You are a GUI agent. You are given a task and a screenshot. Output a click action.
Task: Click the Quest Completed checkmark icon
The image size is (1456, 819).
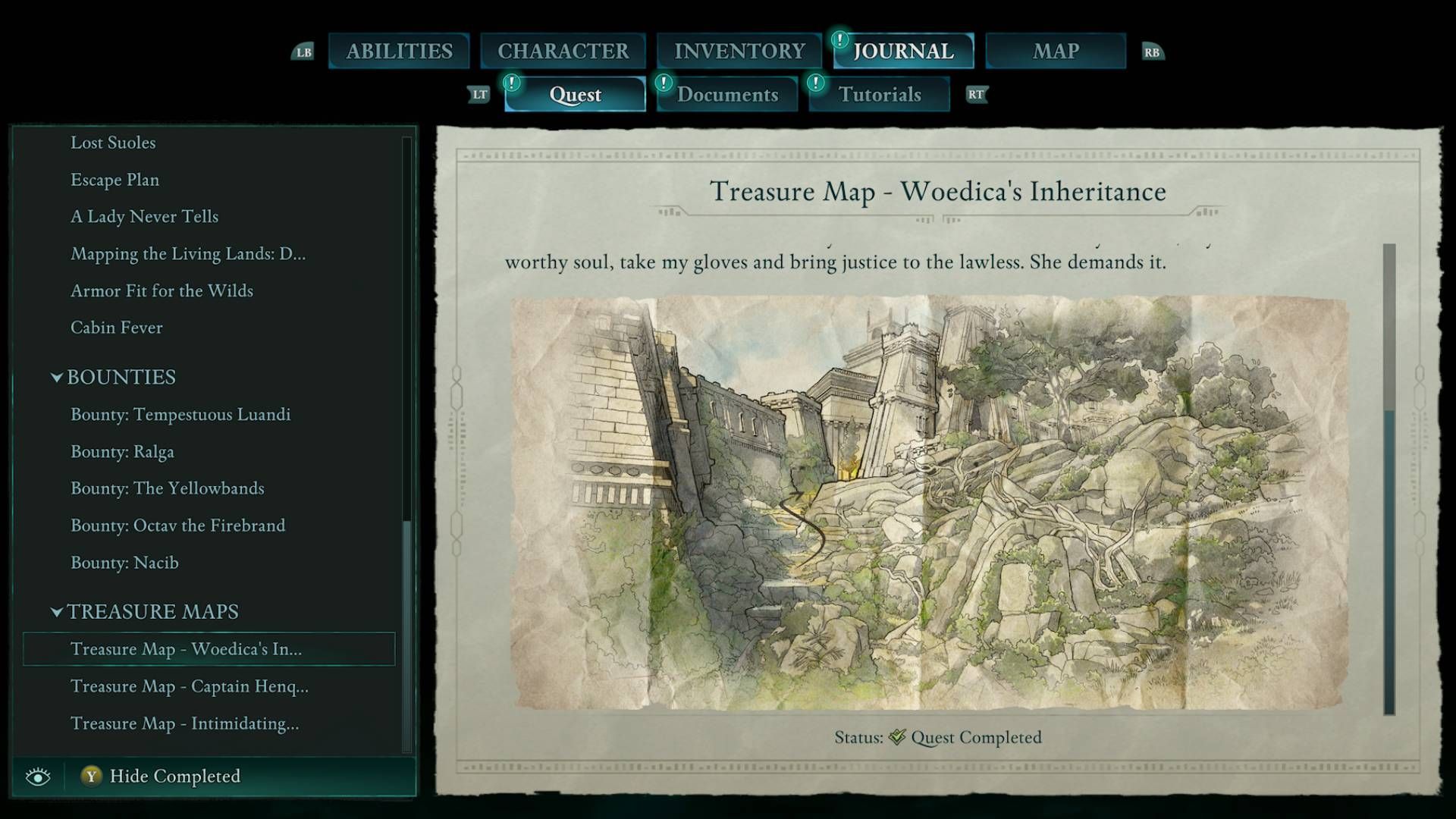point(899,736)
